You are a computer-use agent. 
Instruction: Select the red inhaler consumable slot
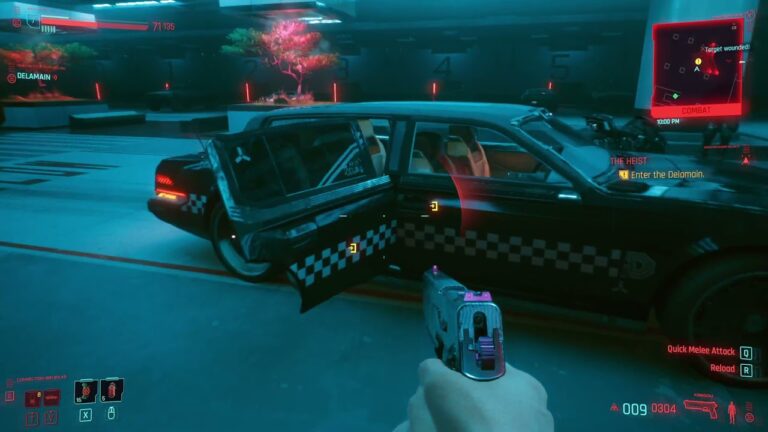pos(111,389)
